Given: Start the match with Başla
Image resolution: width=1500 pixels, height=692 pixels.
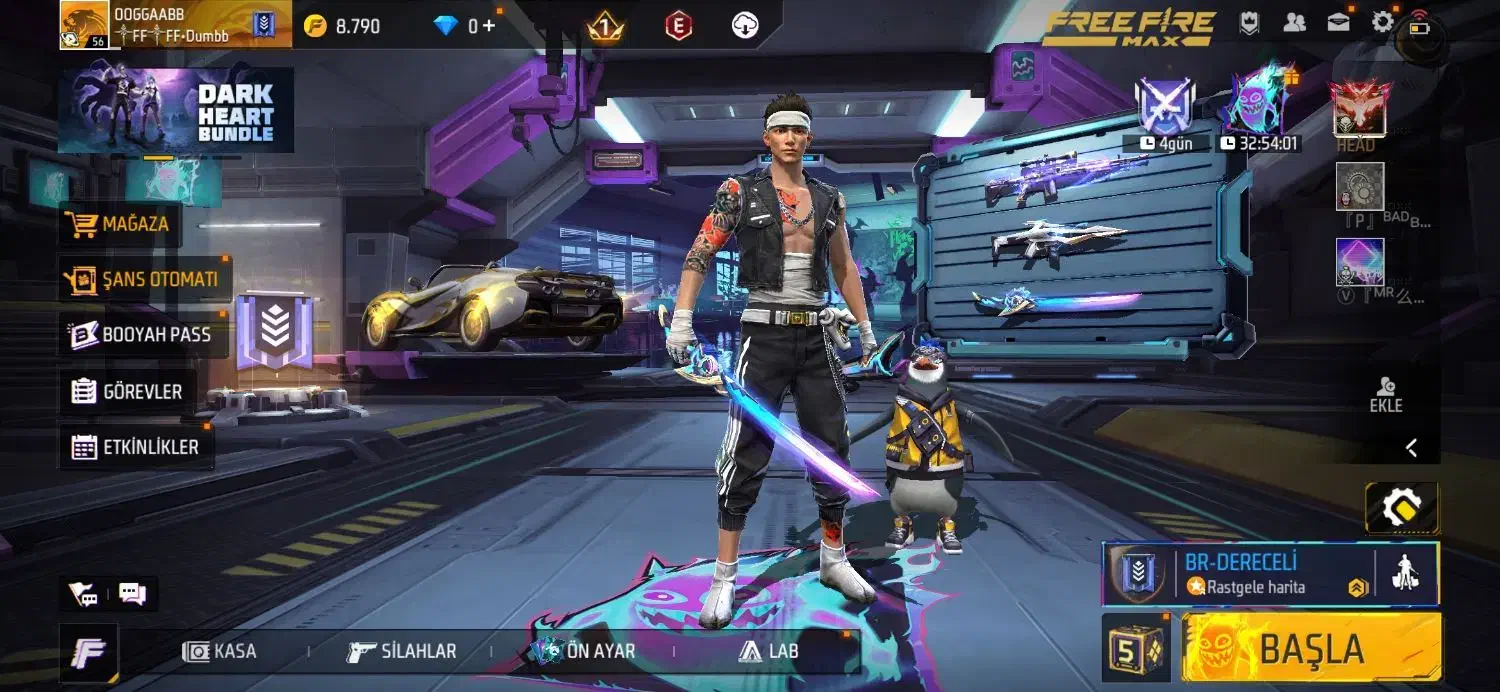Looking at the screenshot, I should pyautogui.click(x=1311, y=649).
